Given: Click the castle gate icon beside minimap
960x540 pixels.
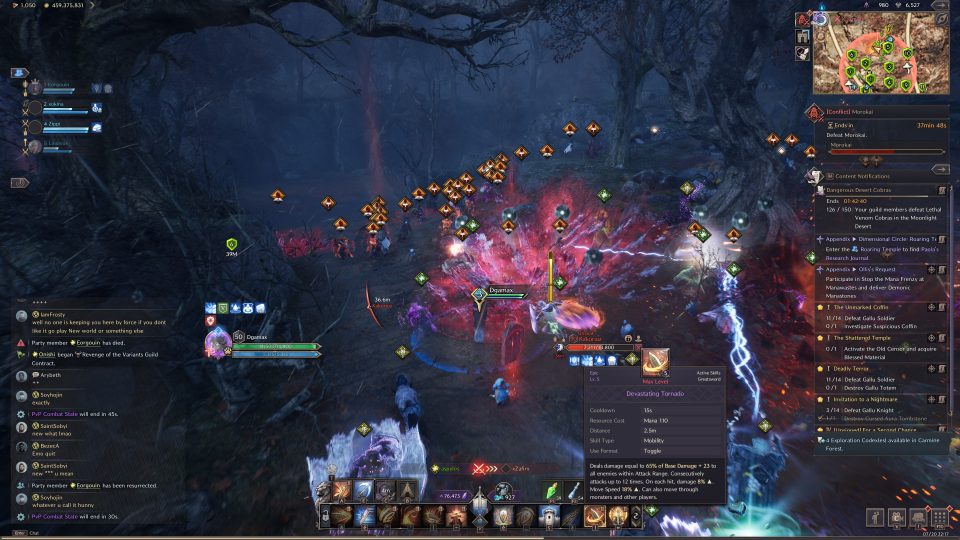Looking at the screenshot, I should pyautogui.click(x=803, y=37).
